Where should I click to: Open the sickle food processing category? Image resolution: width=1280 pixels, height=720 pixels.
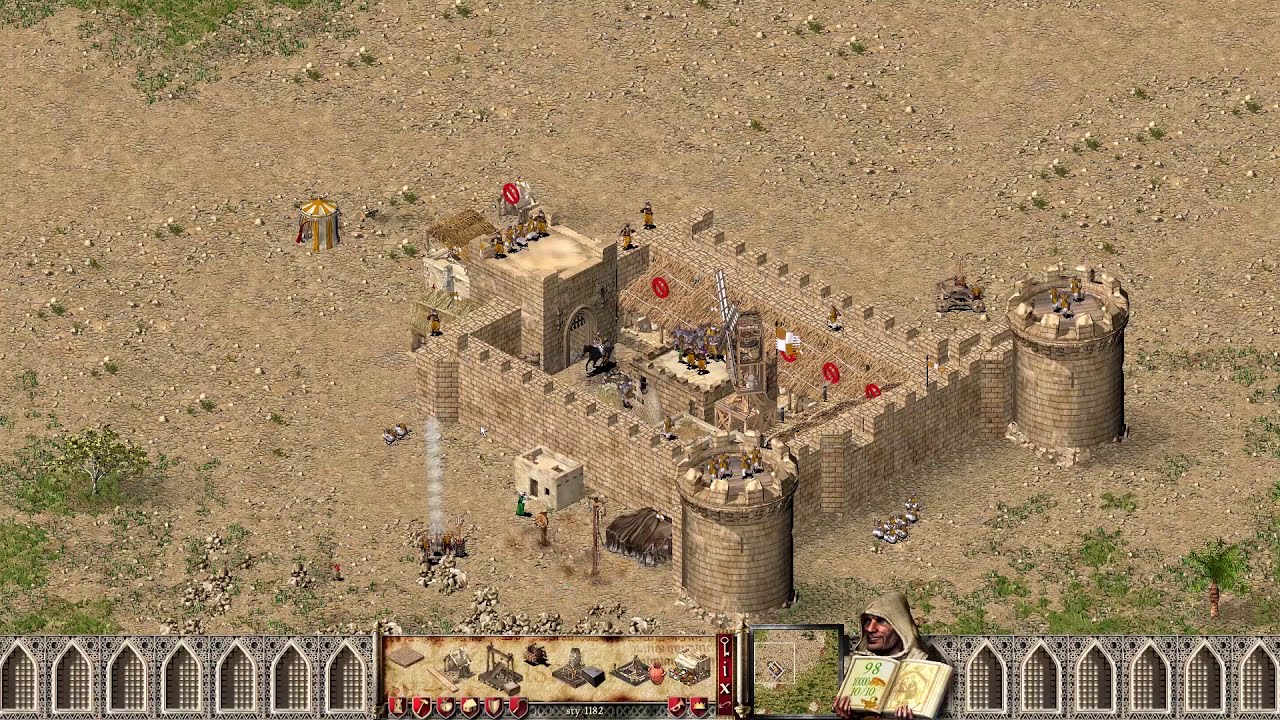coord(518,708)
